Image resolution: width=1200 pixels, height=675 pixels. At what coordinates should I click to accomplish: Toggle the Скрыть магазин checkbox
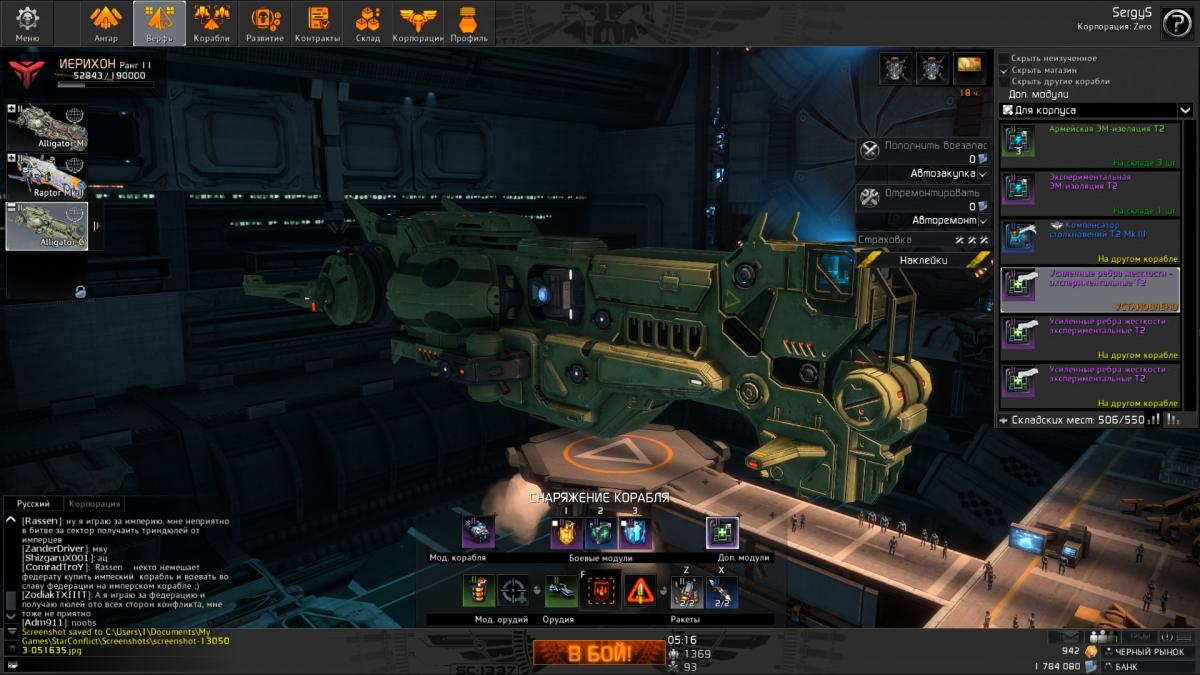tap(1004, 70)
